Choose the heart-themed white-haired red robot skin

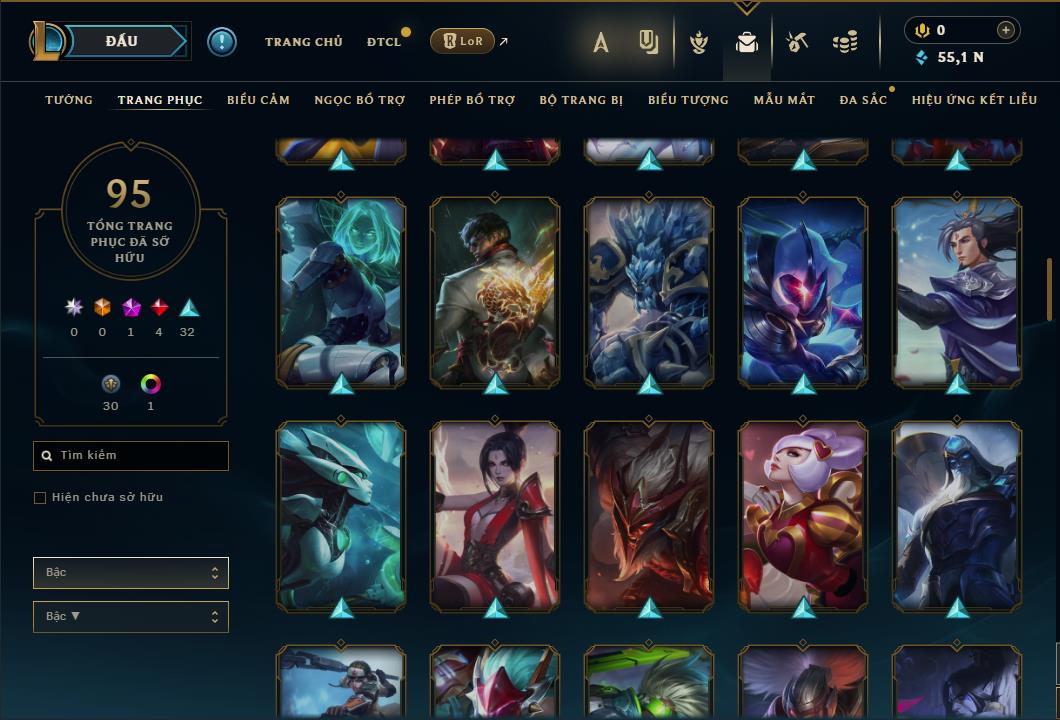click(x=803, y=515)
